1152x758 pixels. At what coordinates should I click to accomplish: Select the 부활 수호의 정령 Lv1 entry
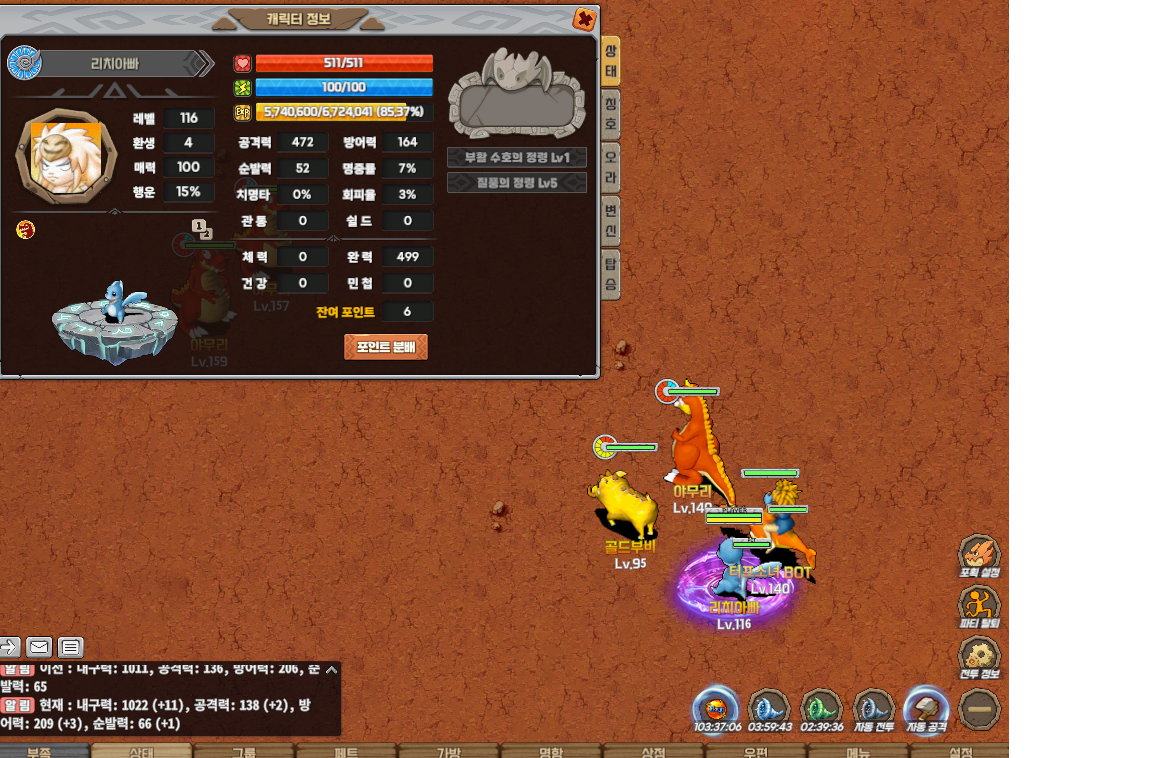pos(516,158)
